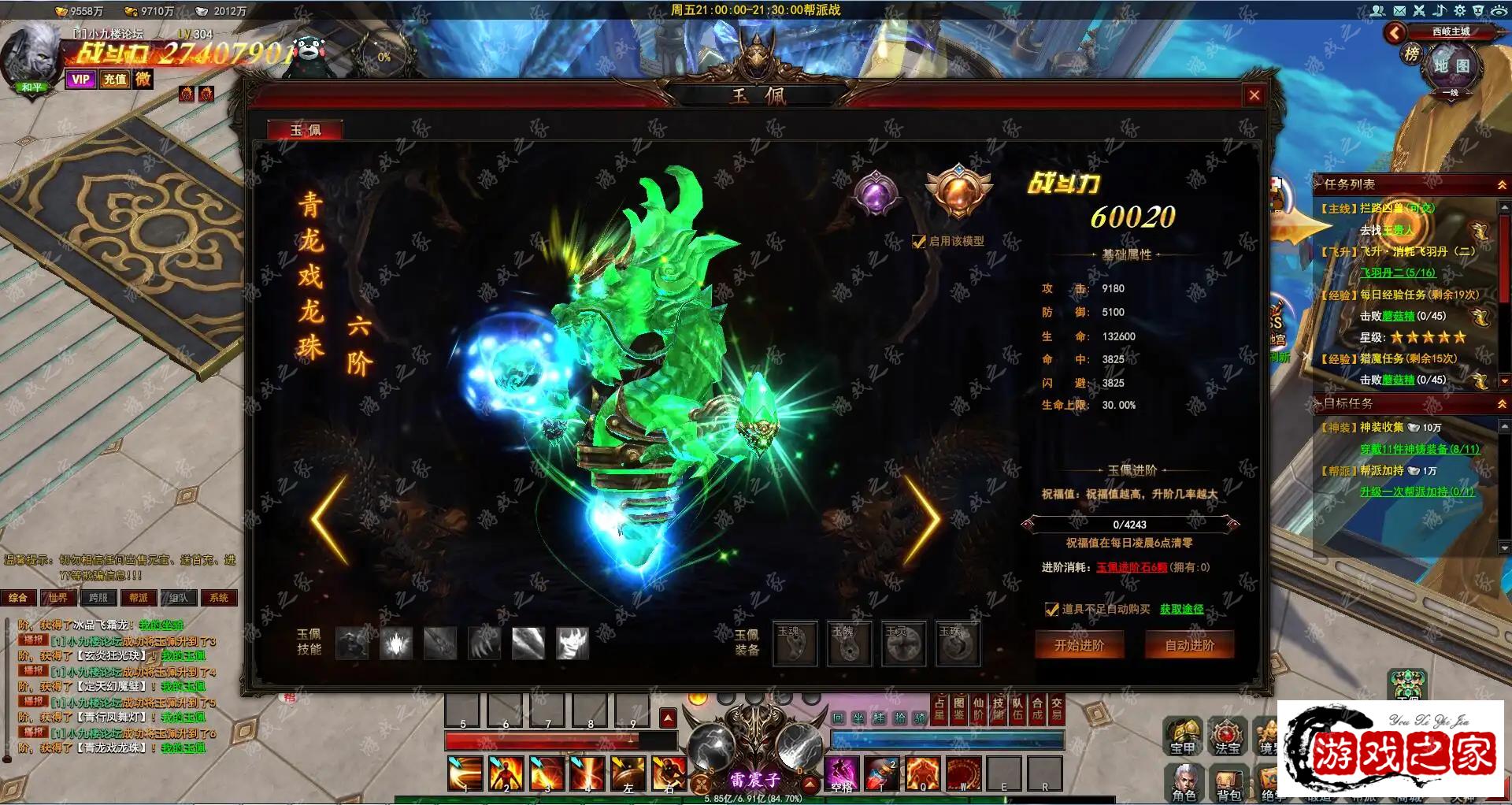Open the VIP button
This screenshot has width=1512, height=805.
click(x=80, y=80)
